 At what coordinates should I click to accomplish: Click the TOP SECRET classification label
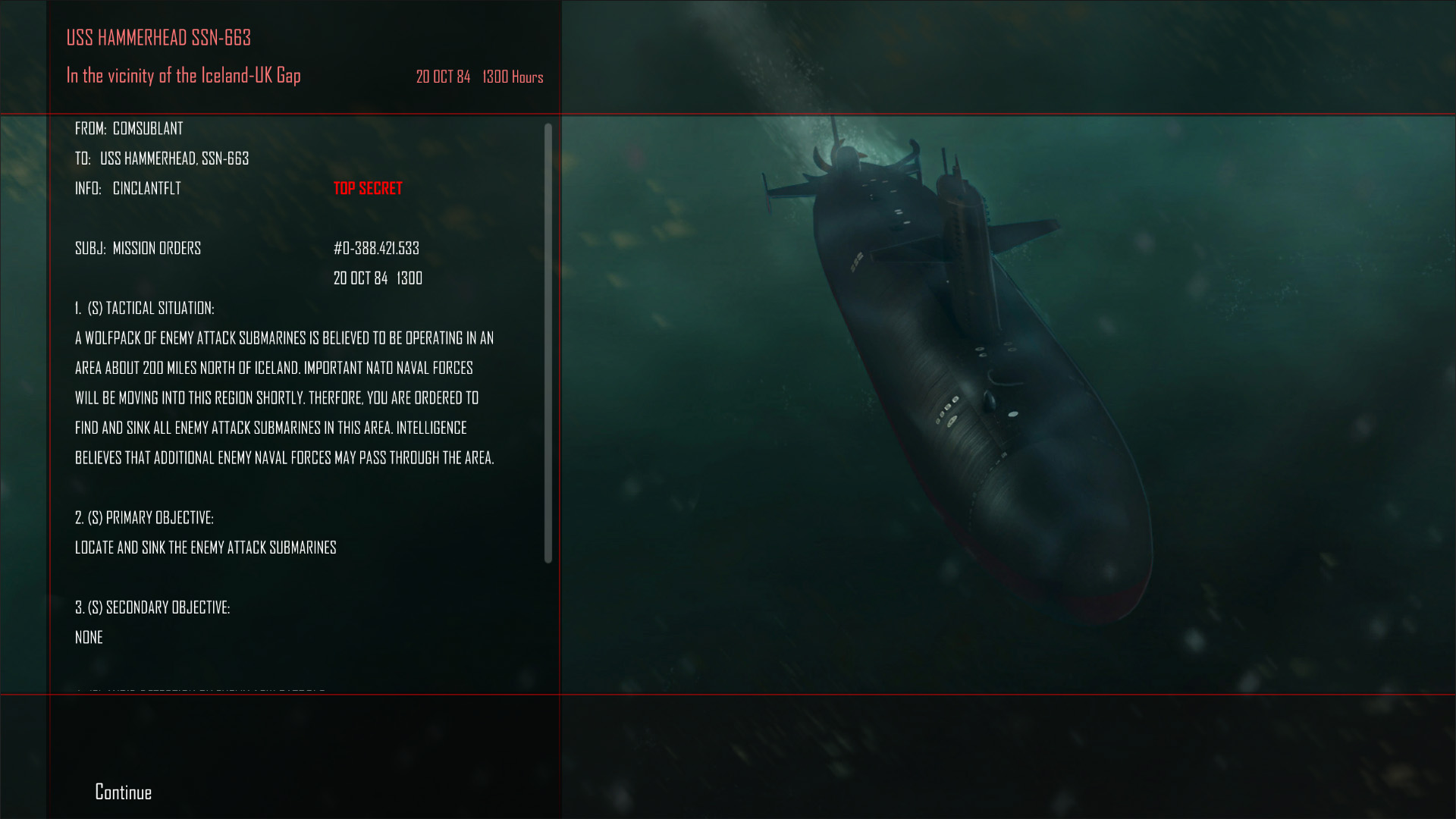(368, 188)
